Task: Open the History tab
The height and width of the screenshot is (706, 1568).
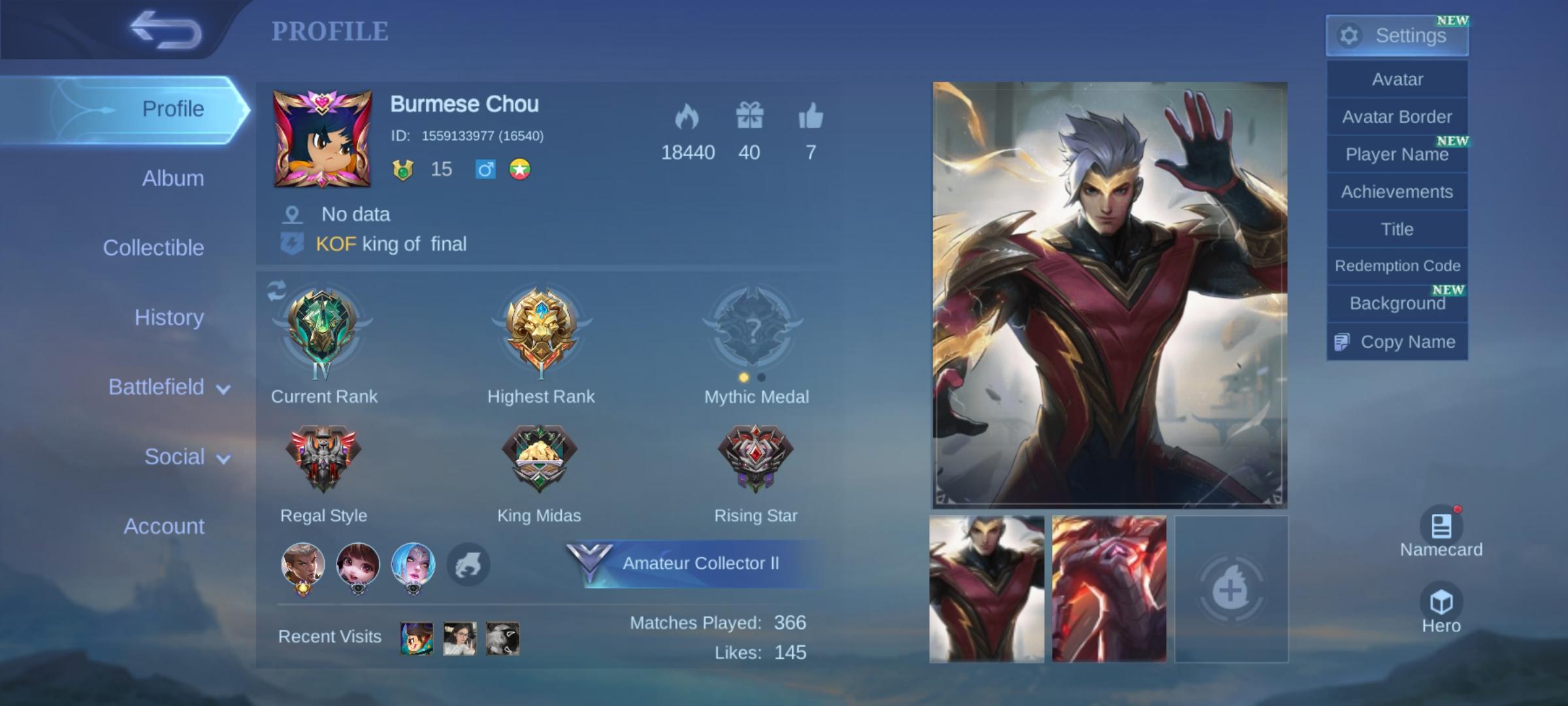Action: point(169,318)
